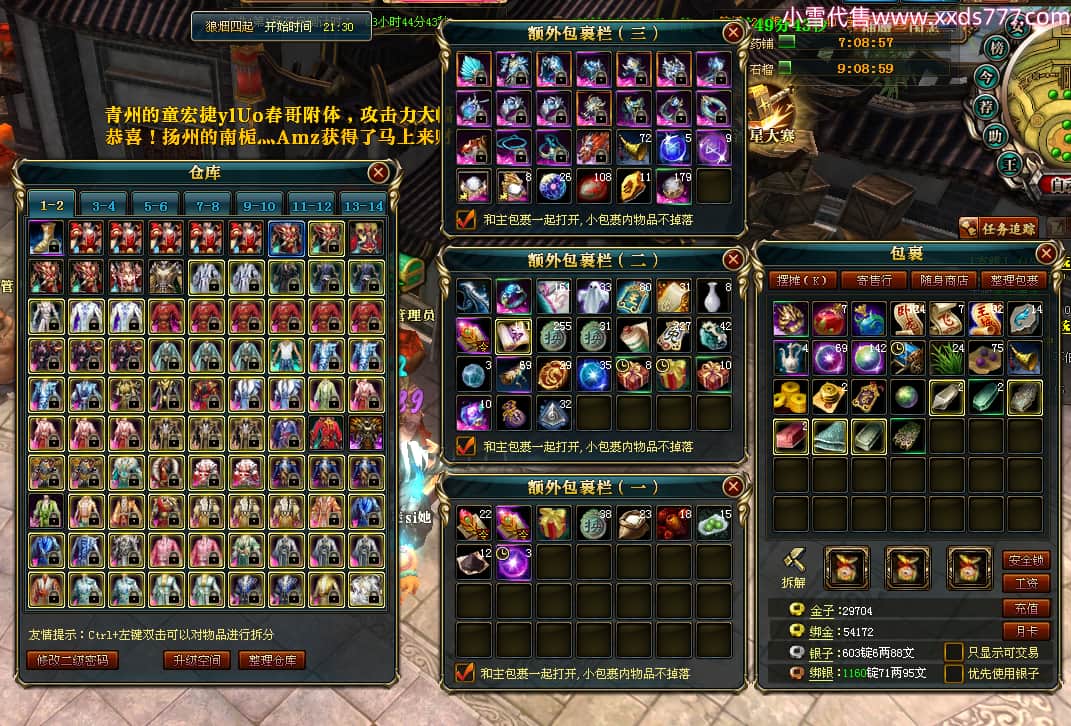
Task: Toggle the 优先使用银子 checkbox
Action: (954, 674)
